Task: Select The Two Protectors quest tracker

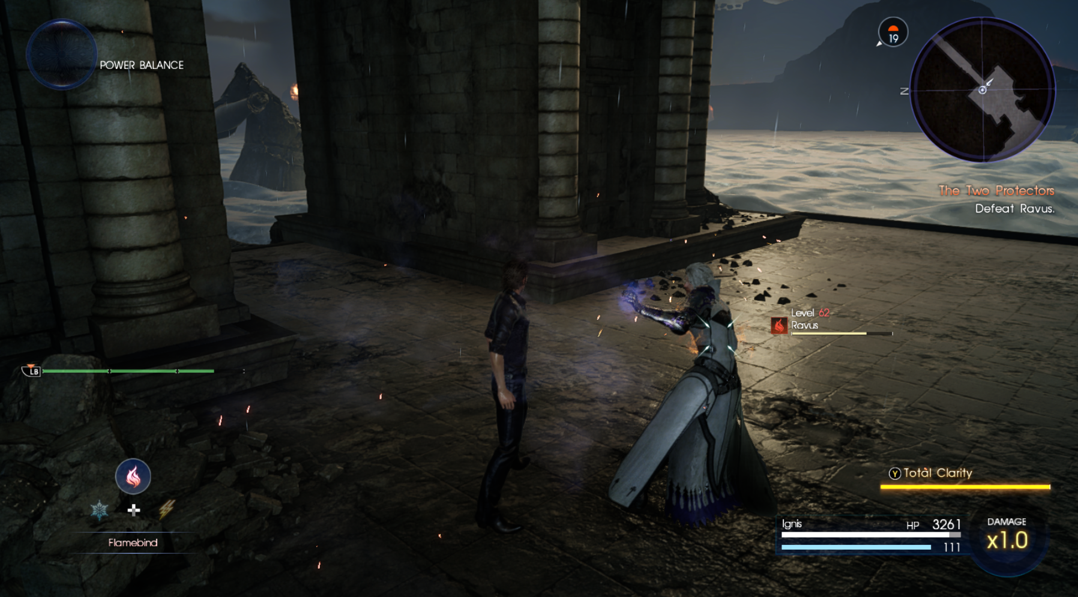Action: [995, 191]
